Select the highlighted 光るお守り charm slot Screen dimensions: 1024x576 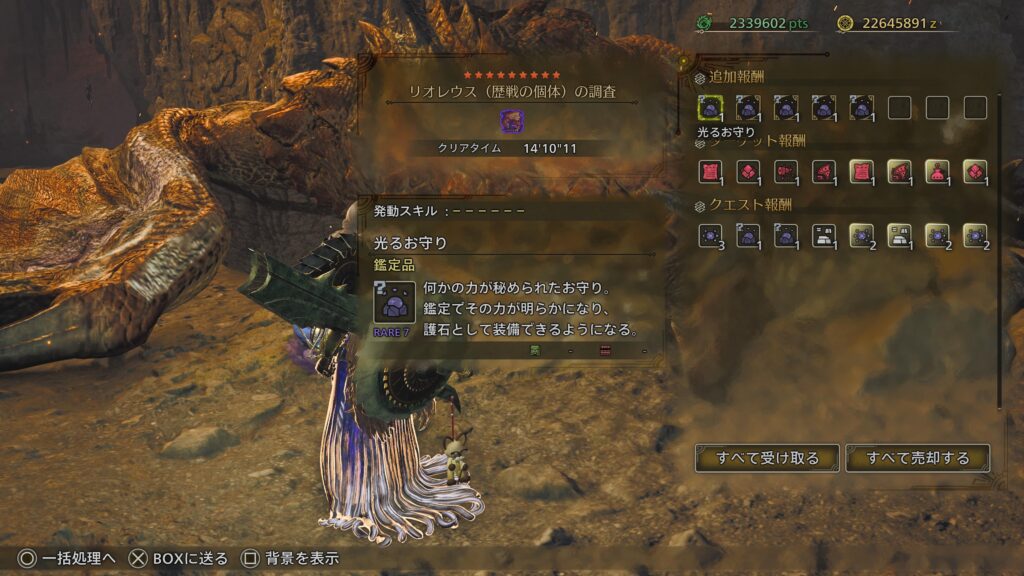point(710,108)
